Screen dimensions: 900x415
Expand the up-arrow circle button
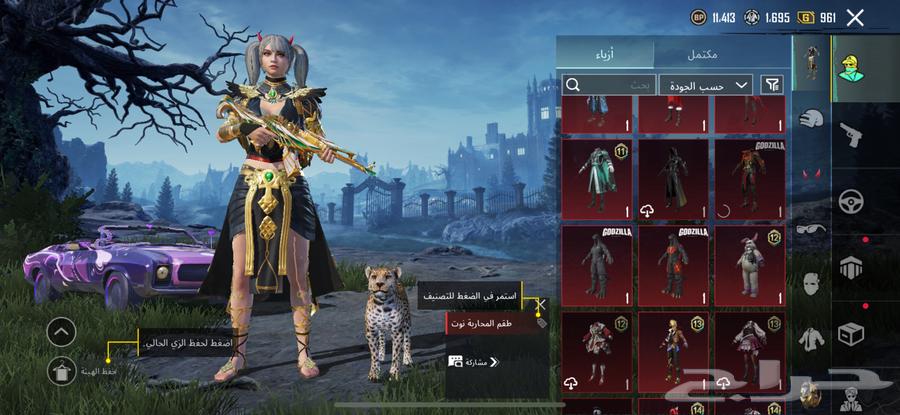(61, 332)
